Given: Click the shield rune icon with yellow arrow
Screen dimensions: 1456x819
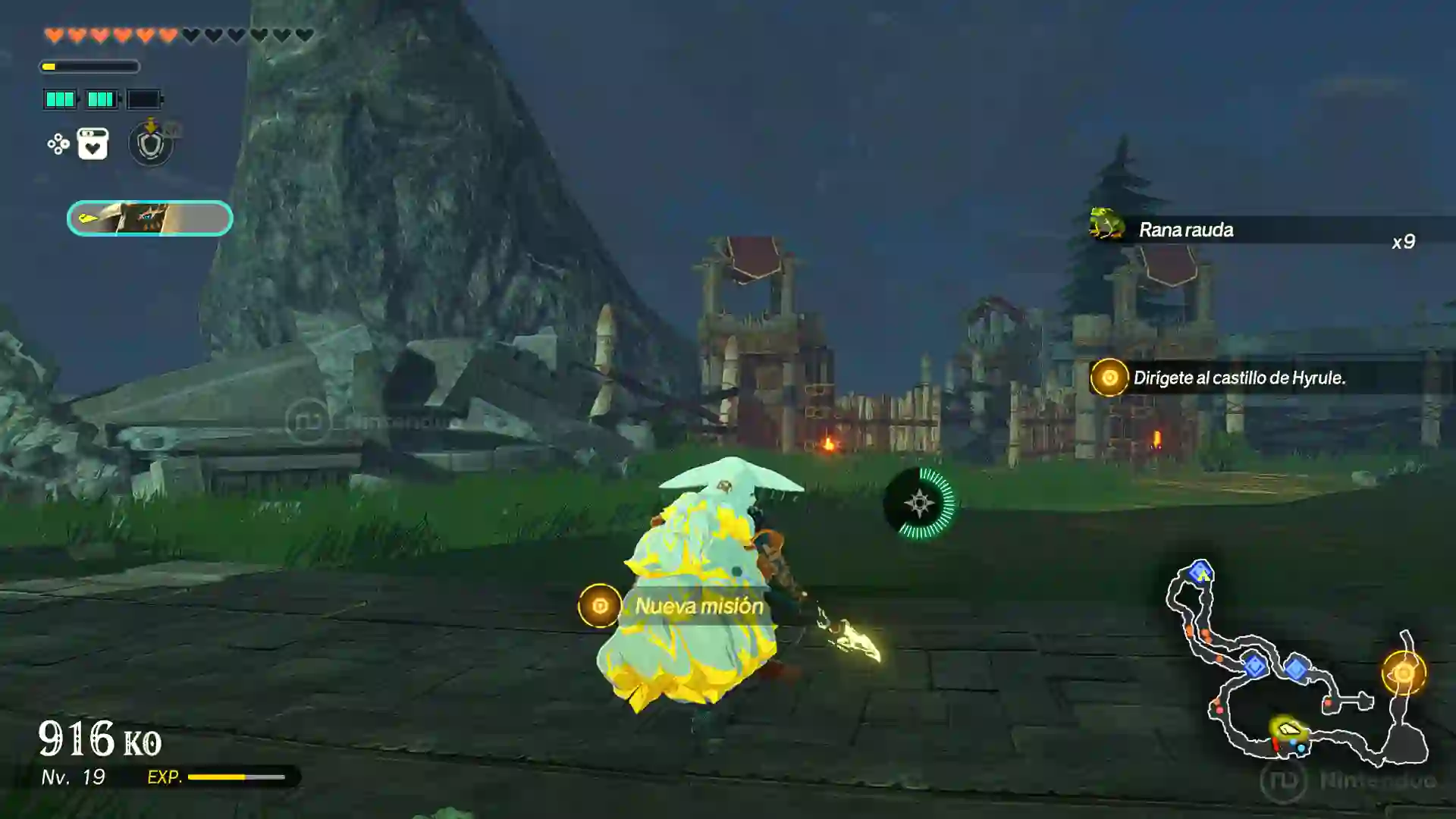Looking at the screenshot, I should coord(150,146).
